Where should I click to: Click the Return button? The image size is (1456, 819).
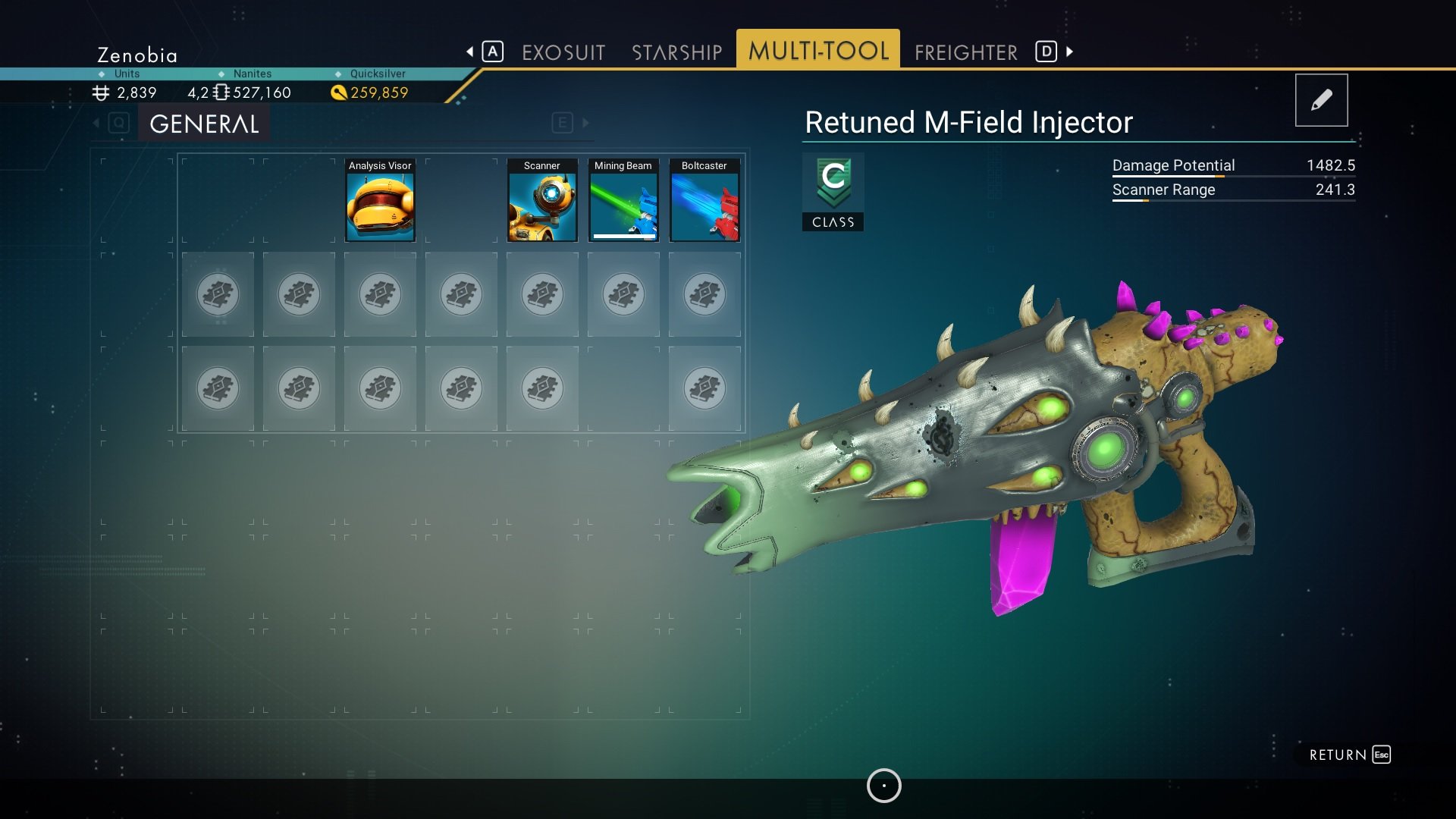pyautogui.click(x=1349, y=755)
